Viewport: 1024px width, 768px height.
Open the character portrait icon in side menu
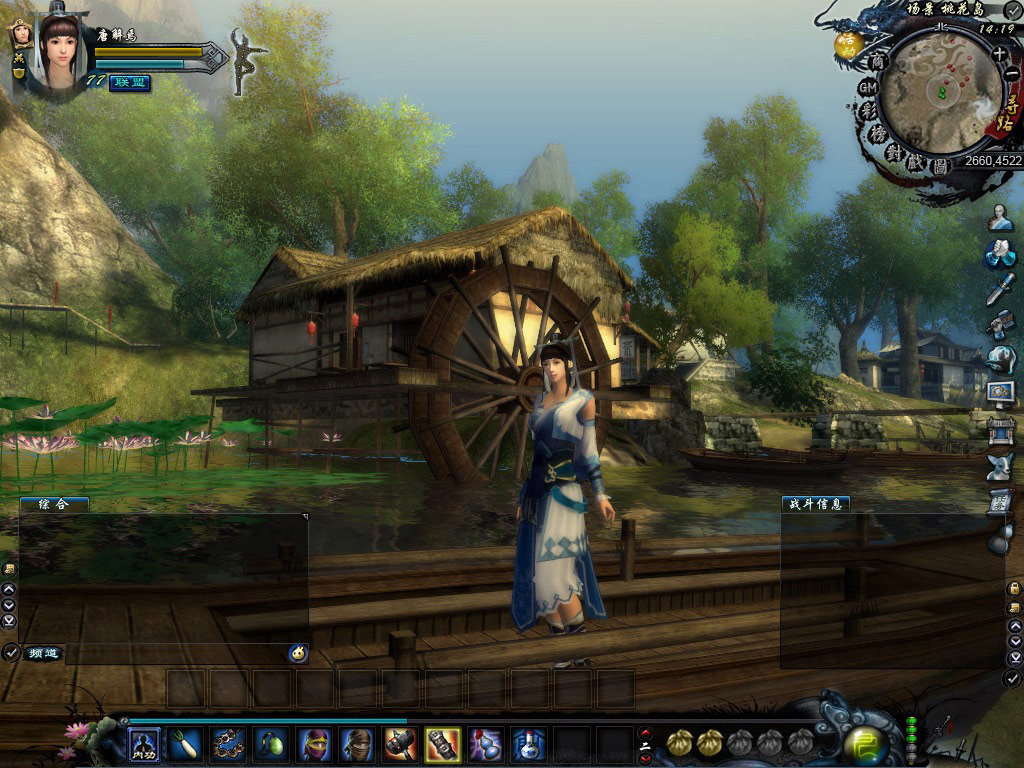point(1000,217)
